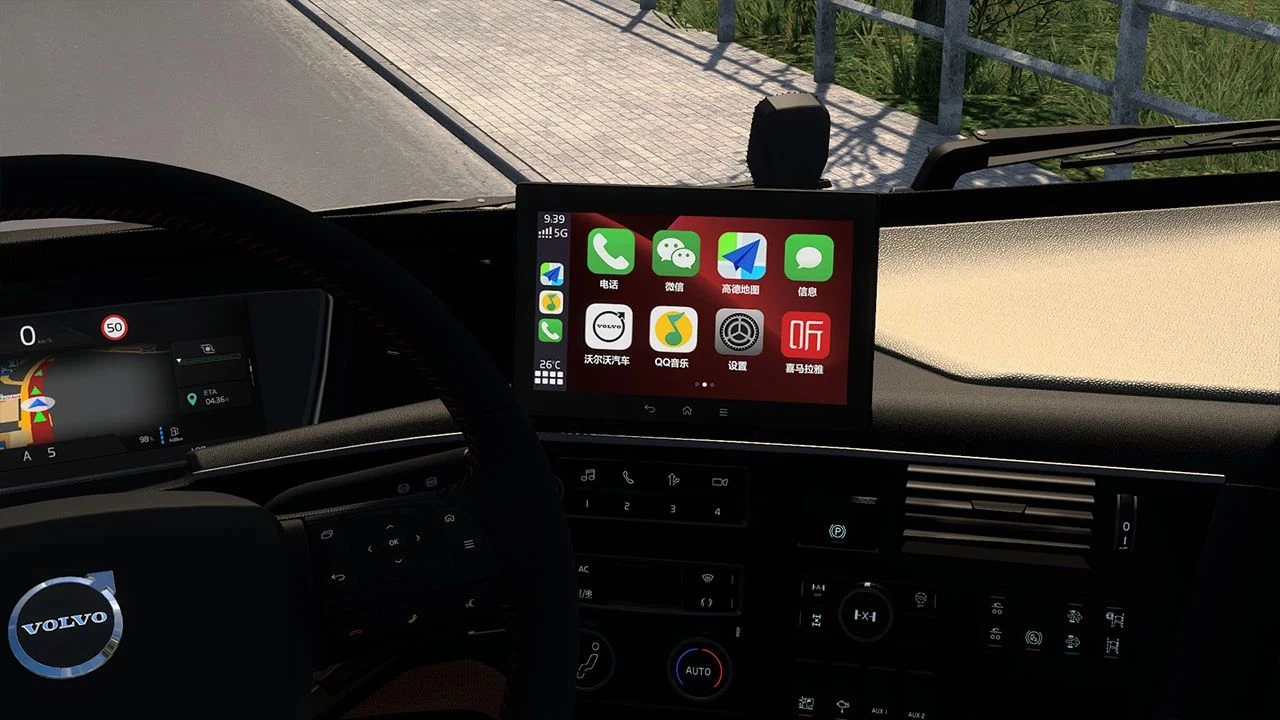Toggle AC on the climate panel
The height and width of the screenshot is (720, 1280).
click(584, 569)
